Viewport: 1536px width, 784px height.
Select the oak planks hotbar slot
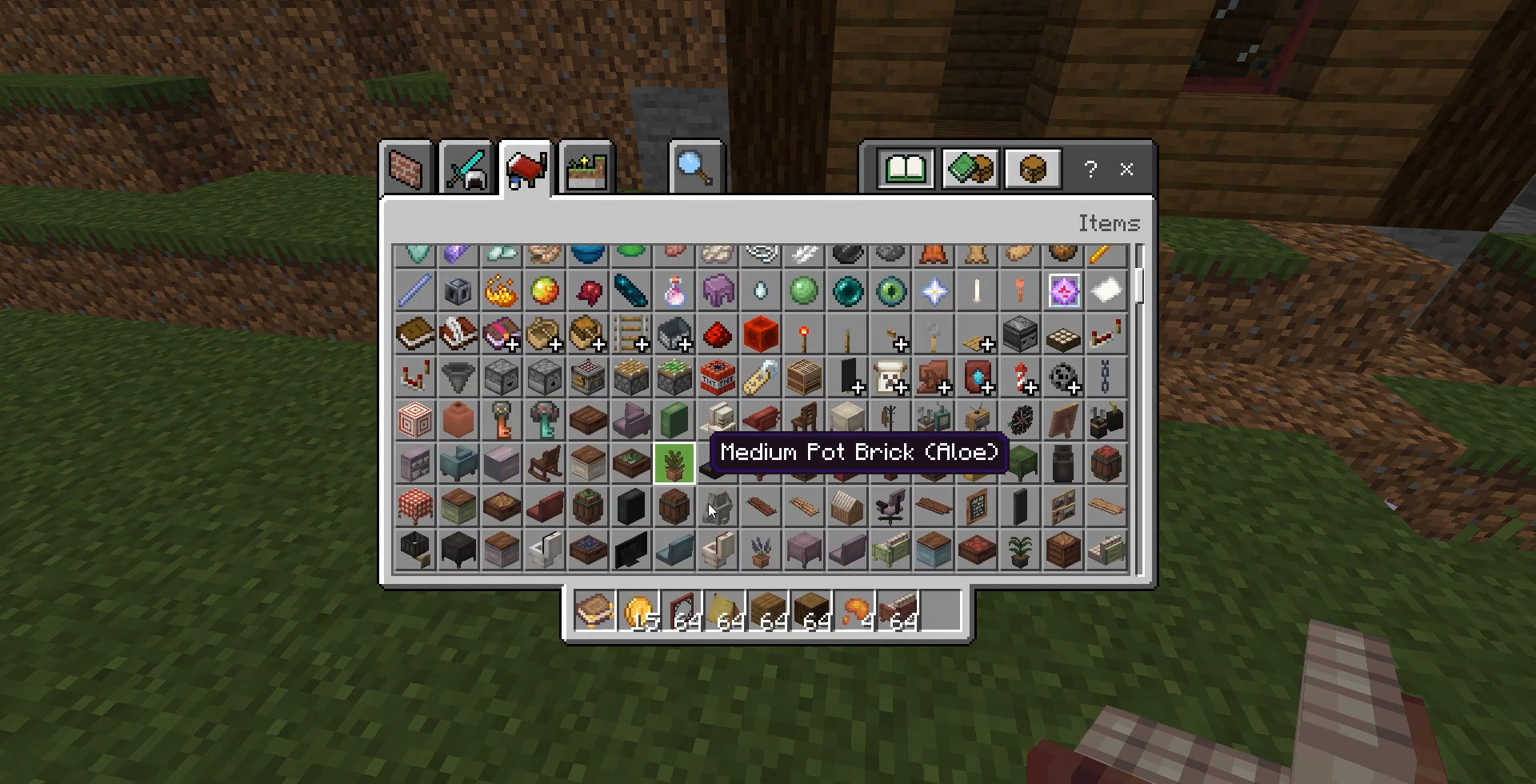click(768, 612)
